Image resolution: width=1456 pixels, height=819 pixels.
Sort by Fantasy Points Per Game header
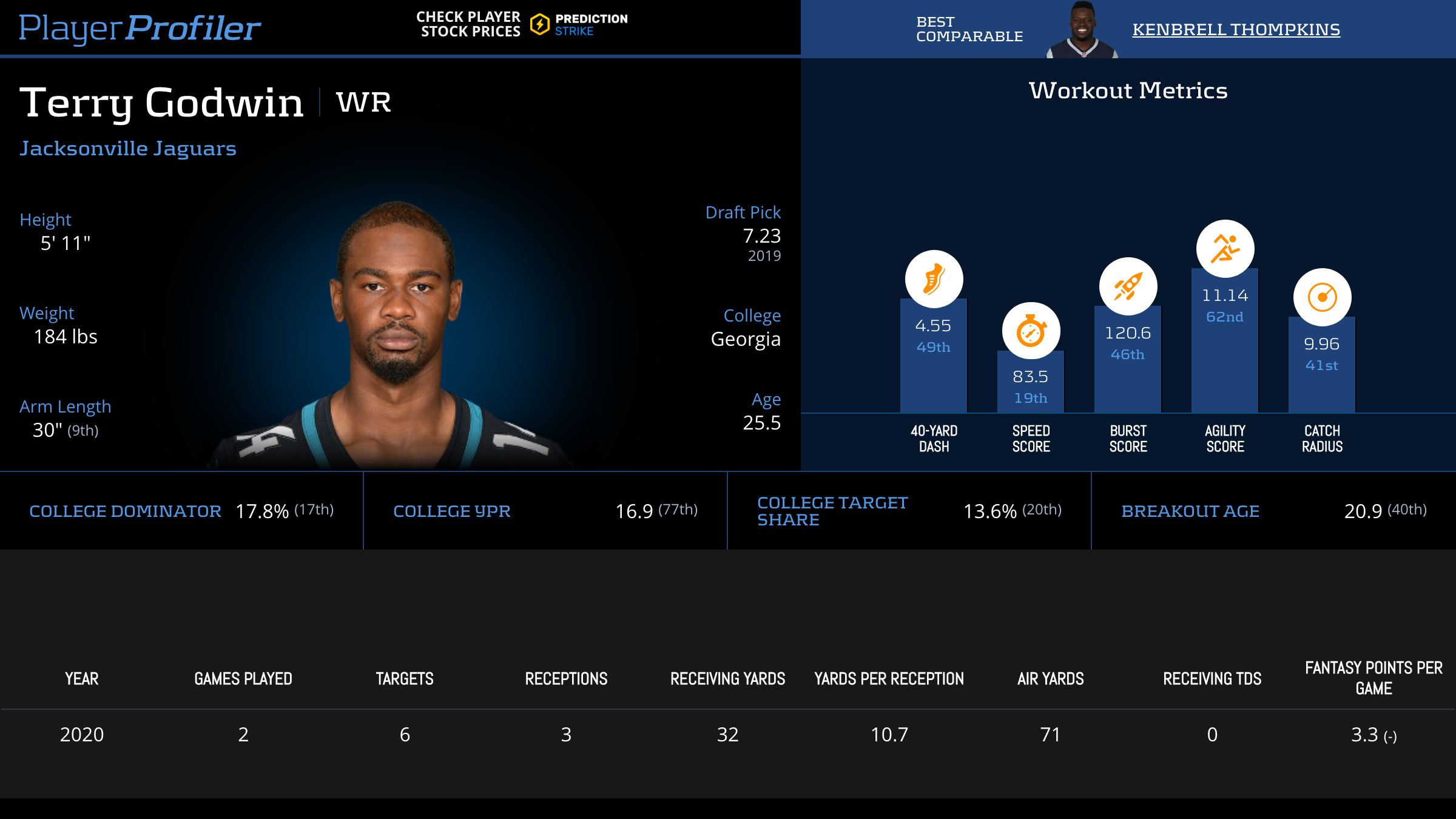[1373, 678]
